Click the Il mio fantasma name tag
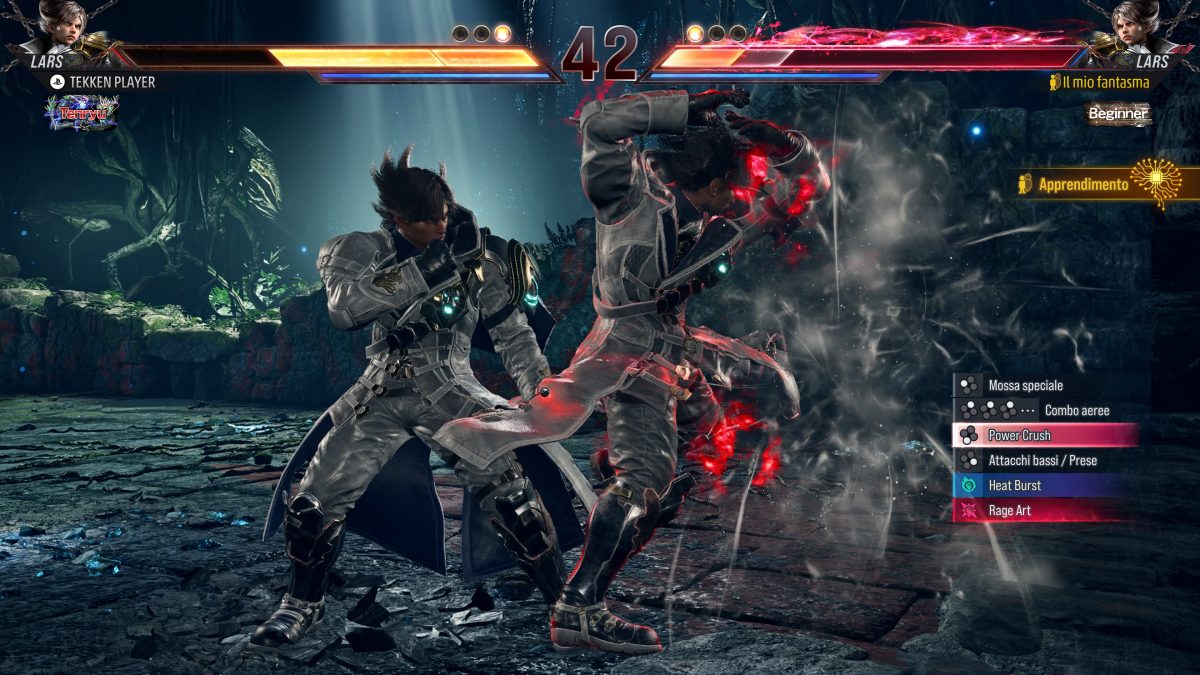The width and height of the screenshot is (1200, 675). click(x=1100, y=82)
